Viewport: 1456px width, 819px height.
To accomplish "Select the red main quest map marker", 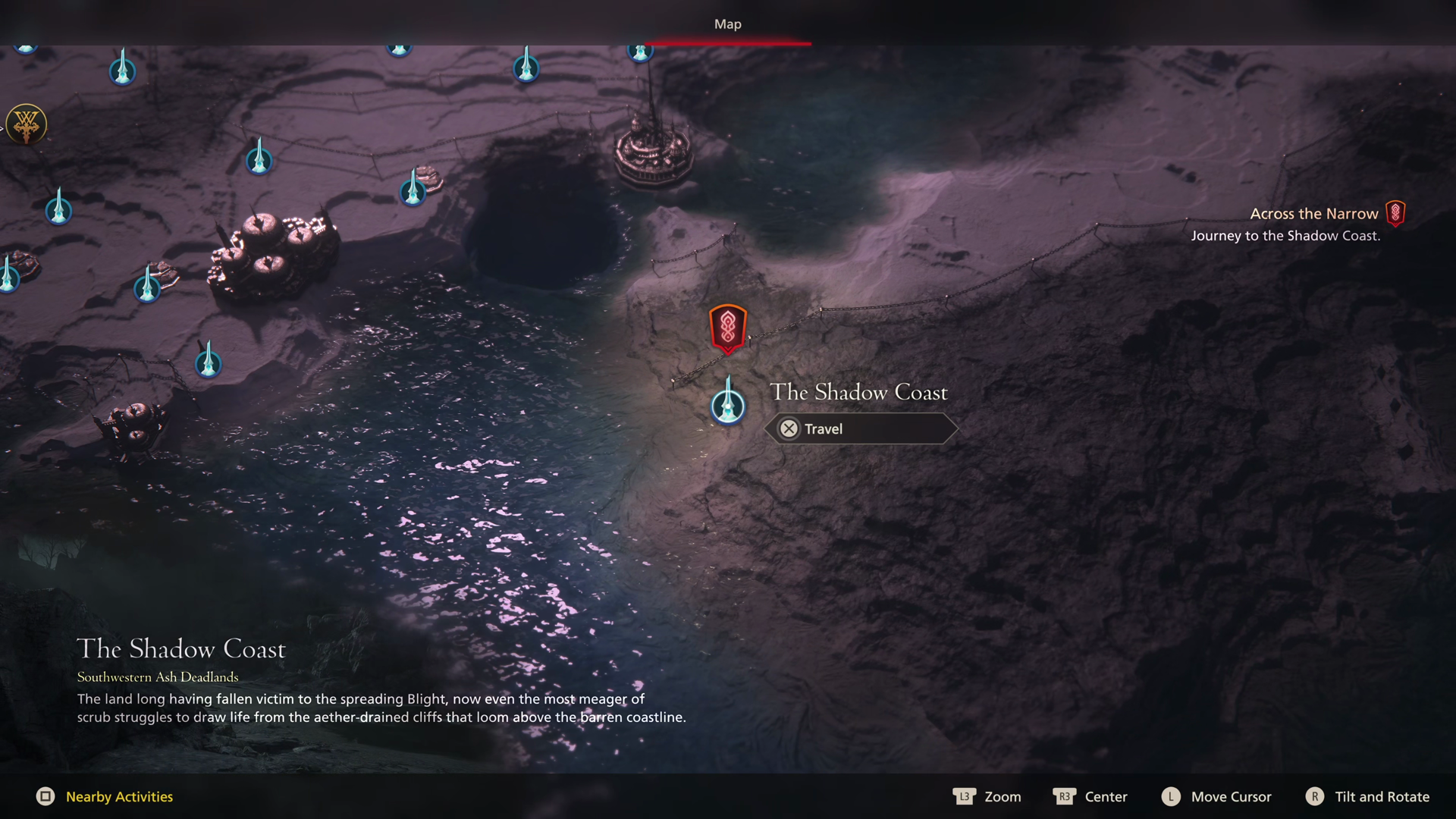I will point(728,328).
